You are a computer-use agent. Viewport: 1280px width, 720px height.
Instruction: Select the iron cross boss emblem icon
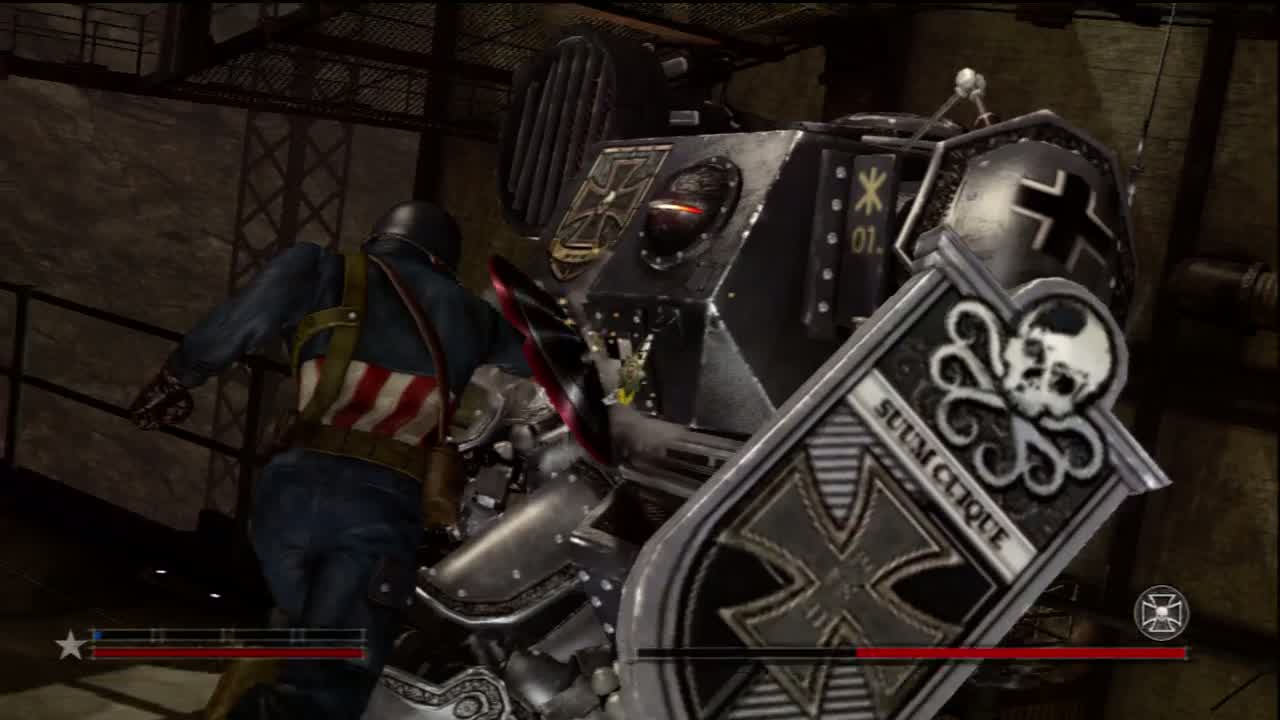coord(1161,612)
